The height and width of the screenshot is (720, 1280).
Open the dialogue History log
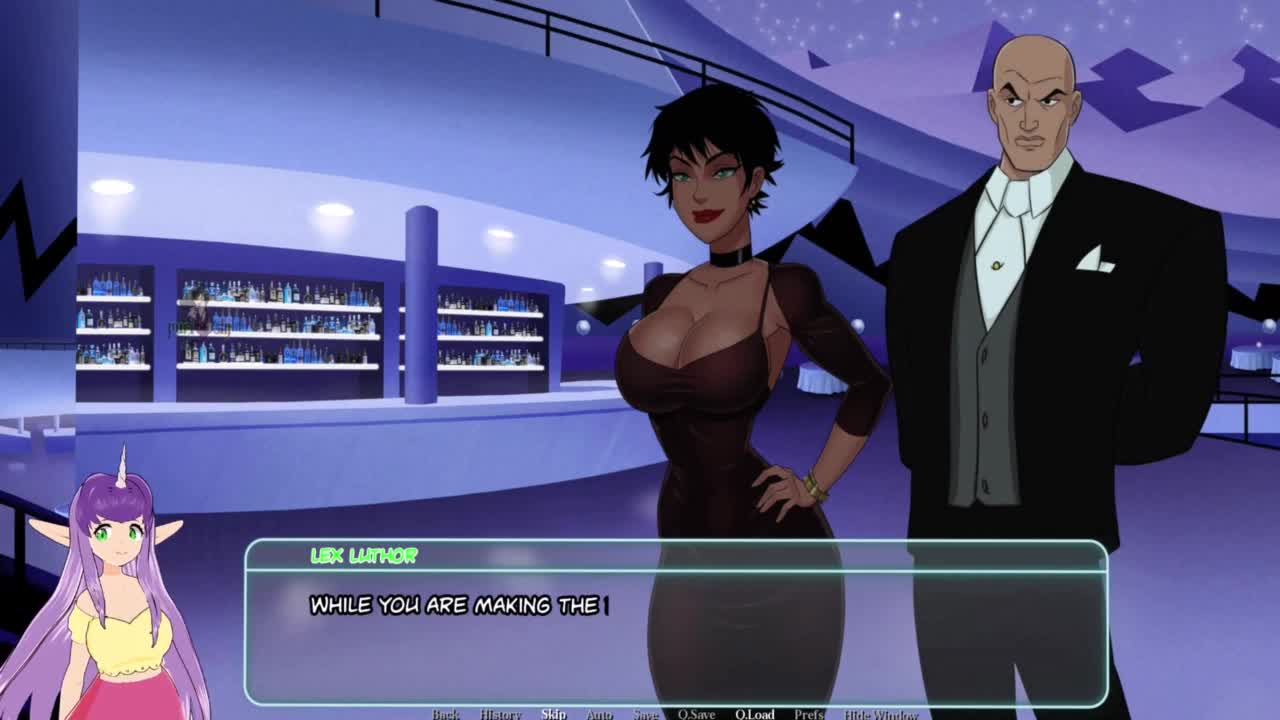[500, 714]
